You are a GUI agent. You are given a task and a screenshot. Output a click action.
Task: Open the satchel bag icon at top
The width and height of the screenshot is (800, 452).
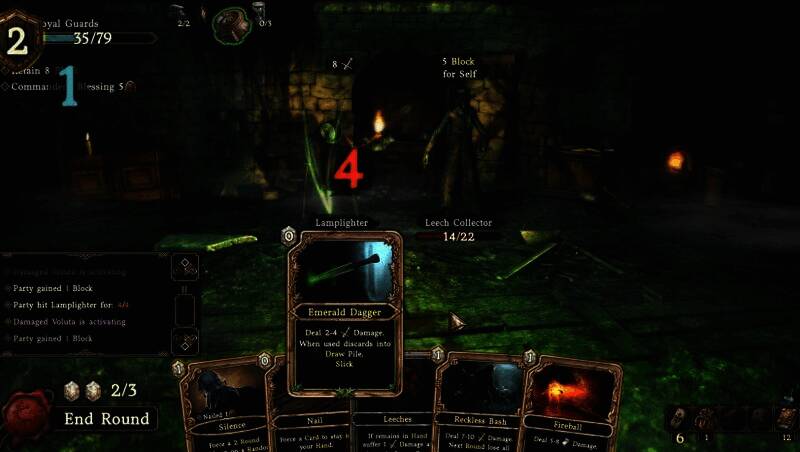tap(232, 23)
